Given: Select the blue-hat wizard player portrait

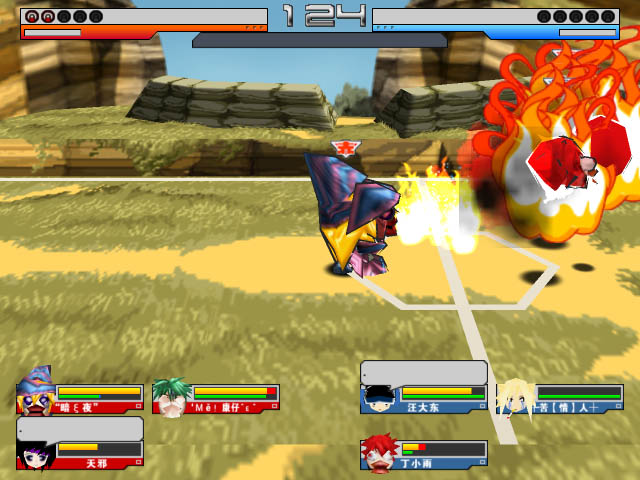Looking at the screenshot, I should point(36,393).
